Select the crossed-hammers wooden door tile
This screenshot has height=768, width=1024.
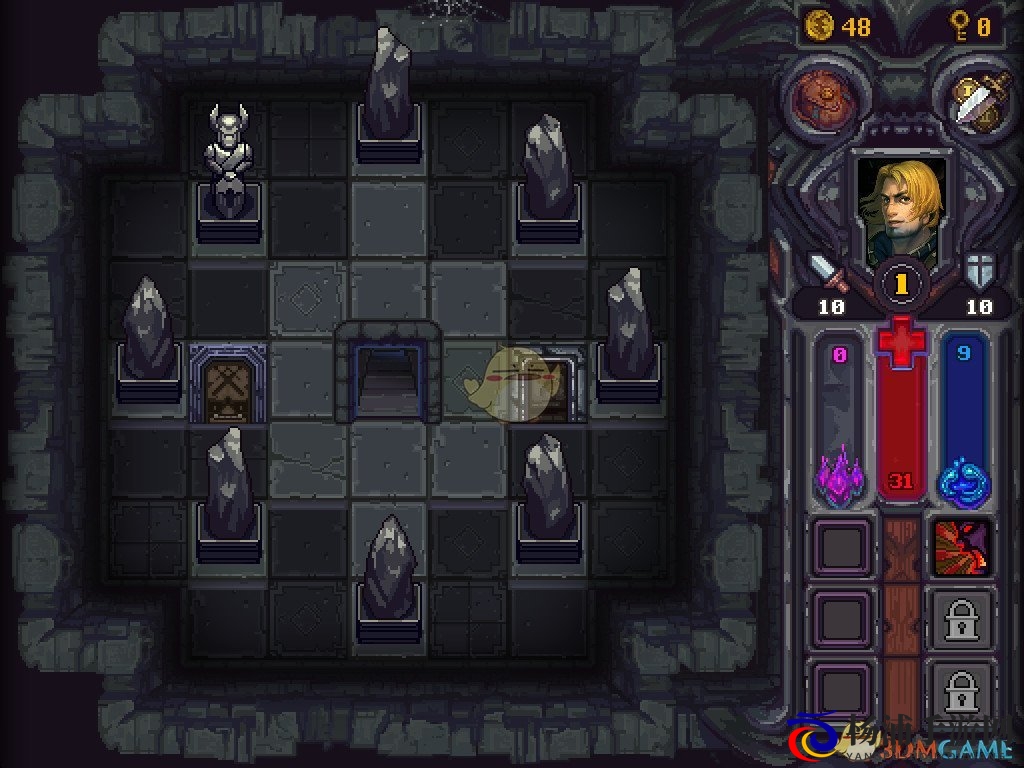[228, 383]
